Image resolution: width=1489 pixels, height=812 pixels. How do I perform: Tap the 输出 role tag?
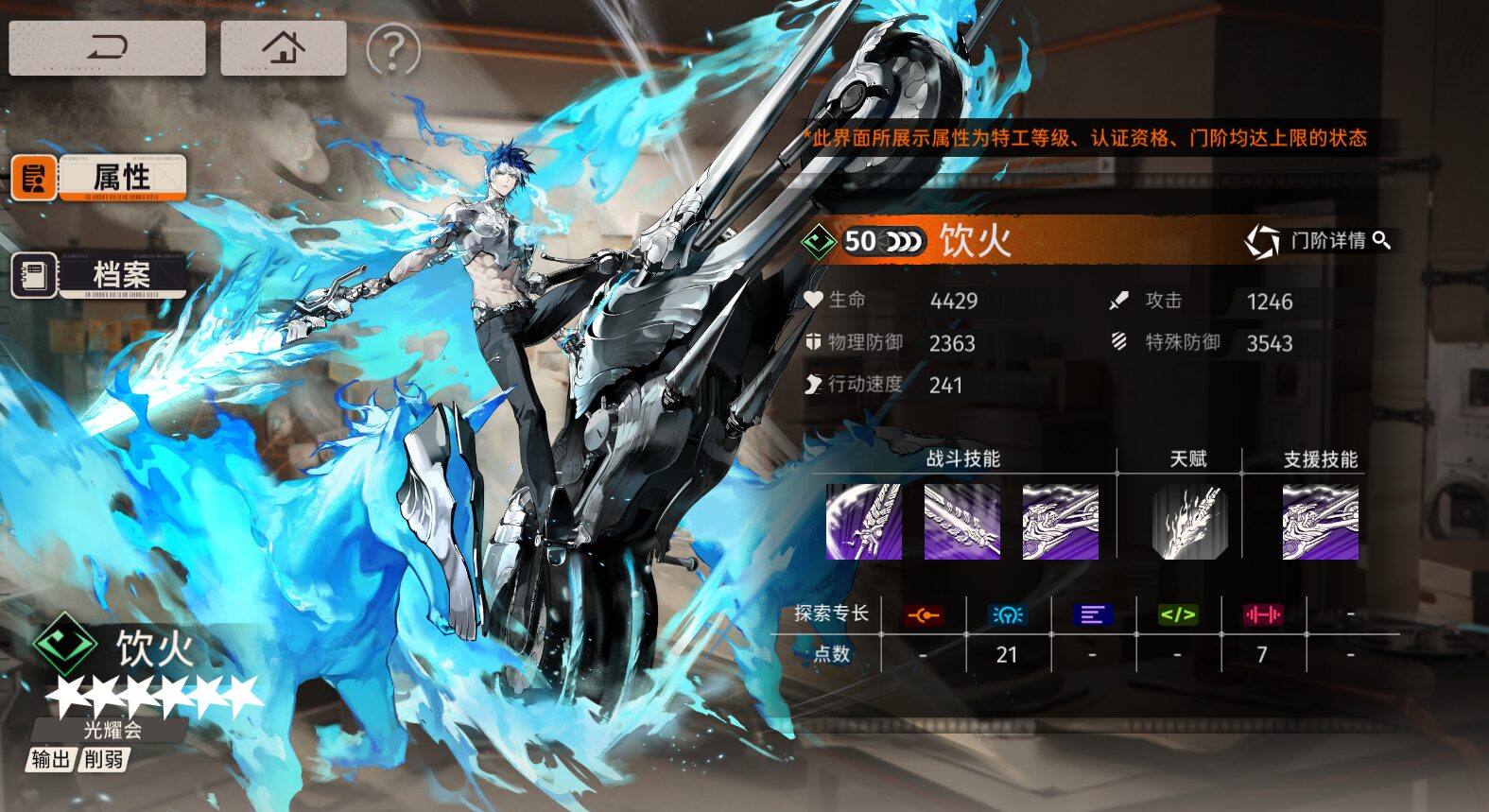point(50,759)
